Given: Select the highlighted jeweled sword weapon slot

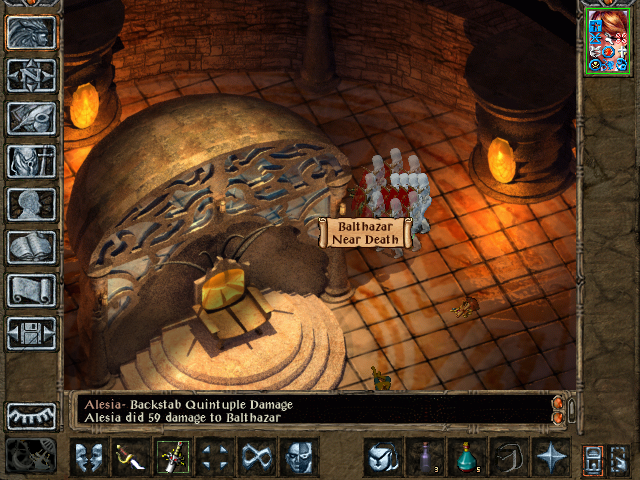Looking at the screenshot, I should (x=173, y=457).
